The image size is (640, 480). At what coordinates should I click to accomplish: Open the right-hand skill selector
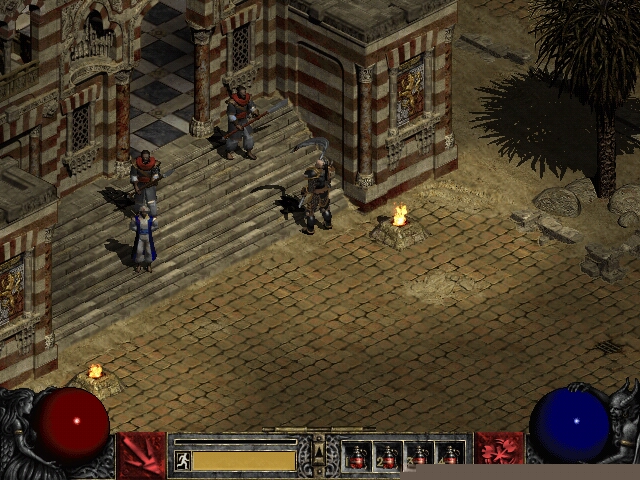pos(499,455)
